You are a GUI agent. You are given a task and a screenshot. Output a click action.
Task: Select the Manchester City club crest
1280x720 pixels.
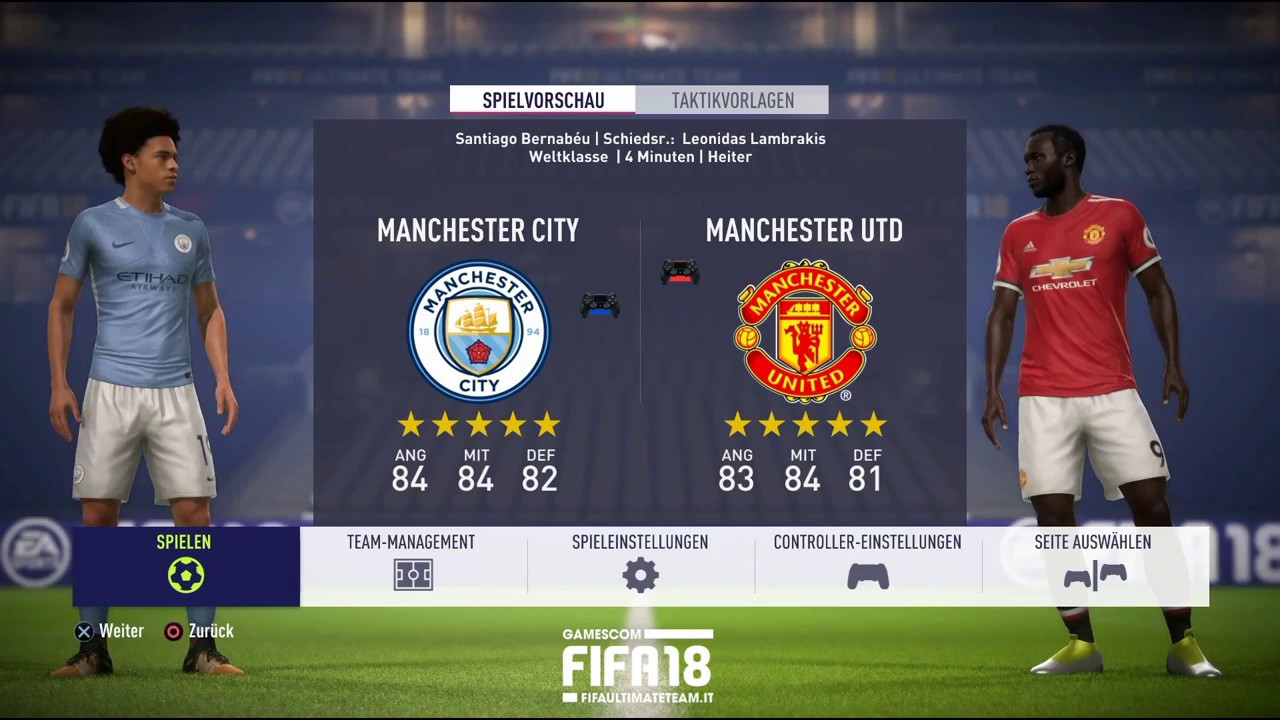(x=478, y=330)
